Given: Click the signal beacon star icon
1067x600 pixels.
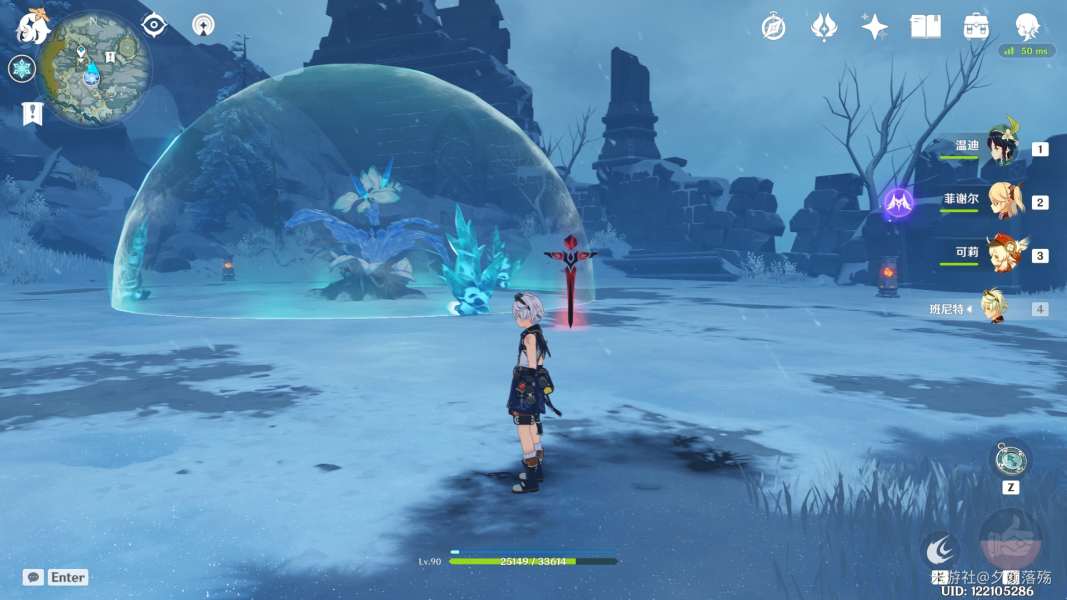Looking at the screenshot, I should pos(203,25).
